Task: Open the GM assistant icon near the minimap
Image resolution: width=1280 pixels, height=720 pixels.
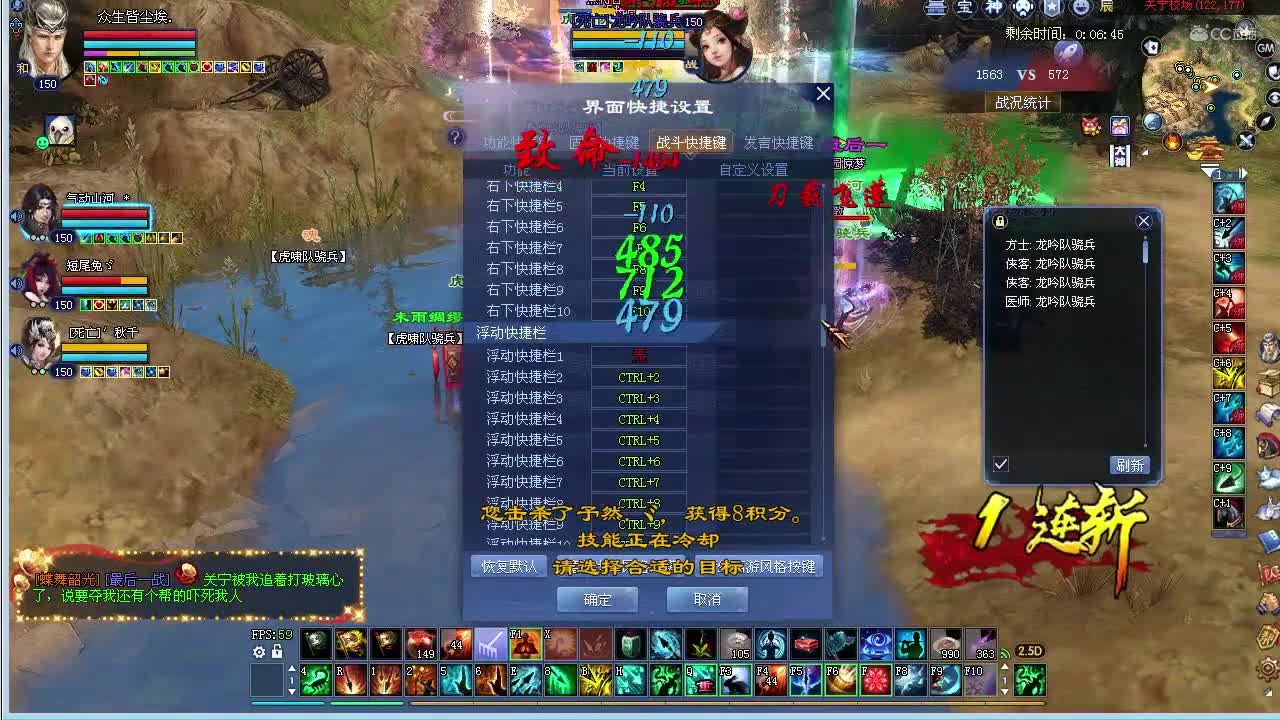Action: click(x=1265, y=47)
